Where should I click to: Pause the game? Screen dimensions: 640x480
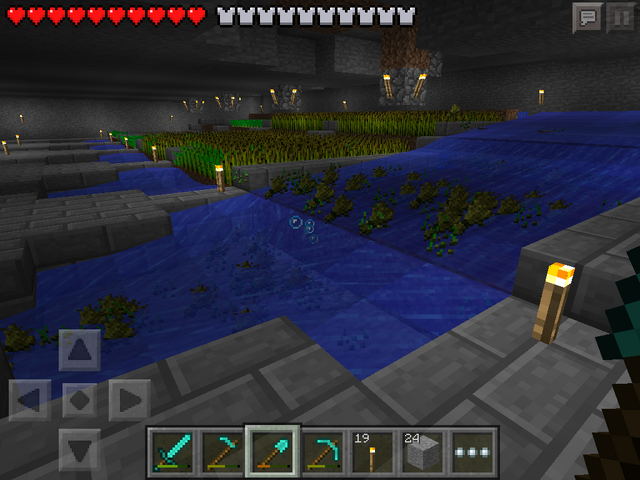620,17
